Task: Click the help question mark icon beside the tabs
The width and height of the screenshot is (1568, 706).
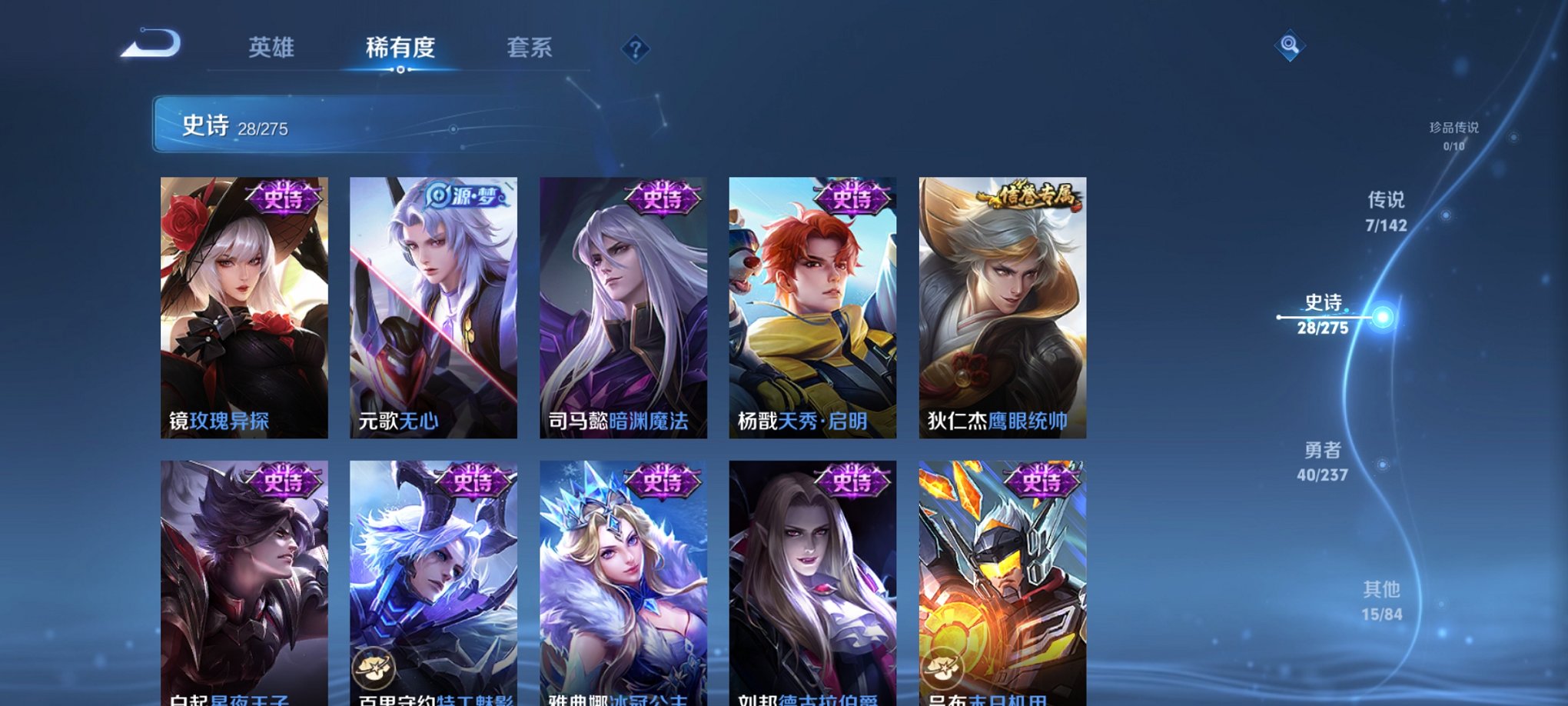Action: point(634,49)
